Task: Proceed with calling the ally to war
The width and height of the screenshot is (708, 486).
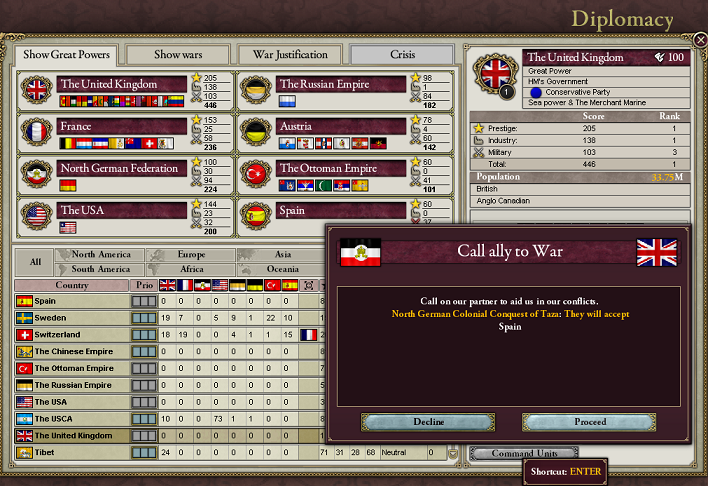Action: [x=589, y=422]
